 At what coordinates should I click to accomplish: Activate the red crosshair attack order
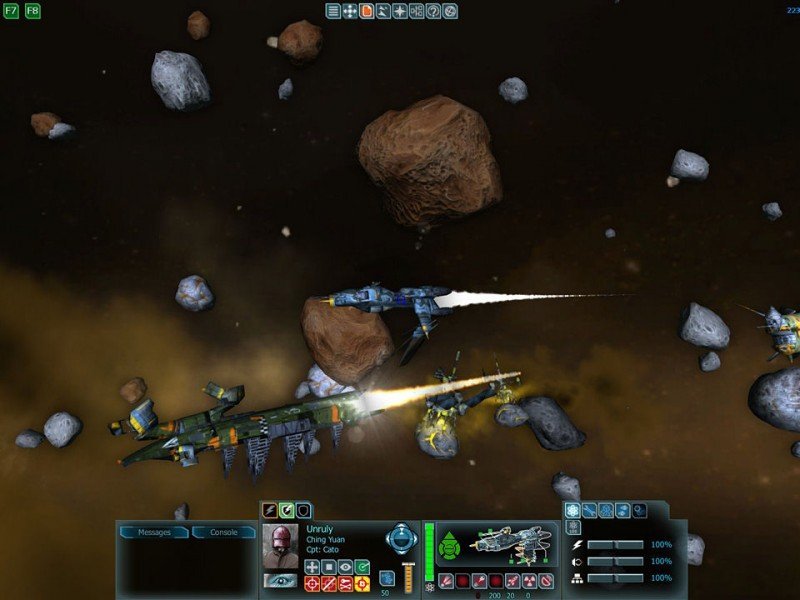(x=312, y=583)
